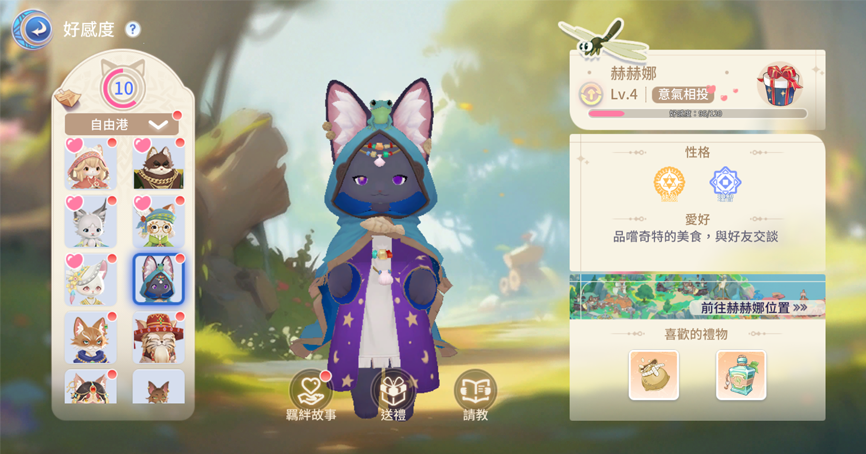This screenshot has height=454, width=866.
Task: Choose the glasses-wearing green hat character portrait
Action: pos(158,222)
